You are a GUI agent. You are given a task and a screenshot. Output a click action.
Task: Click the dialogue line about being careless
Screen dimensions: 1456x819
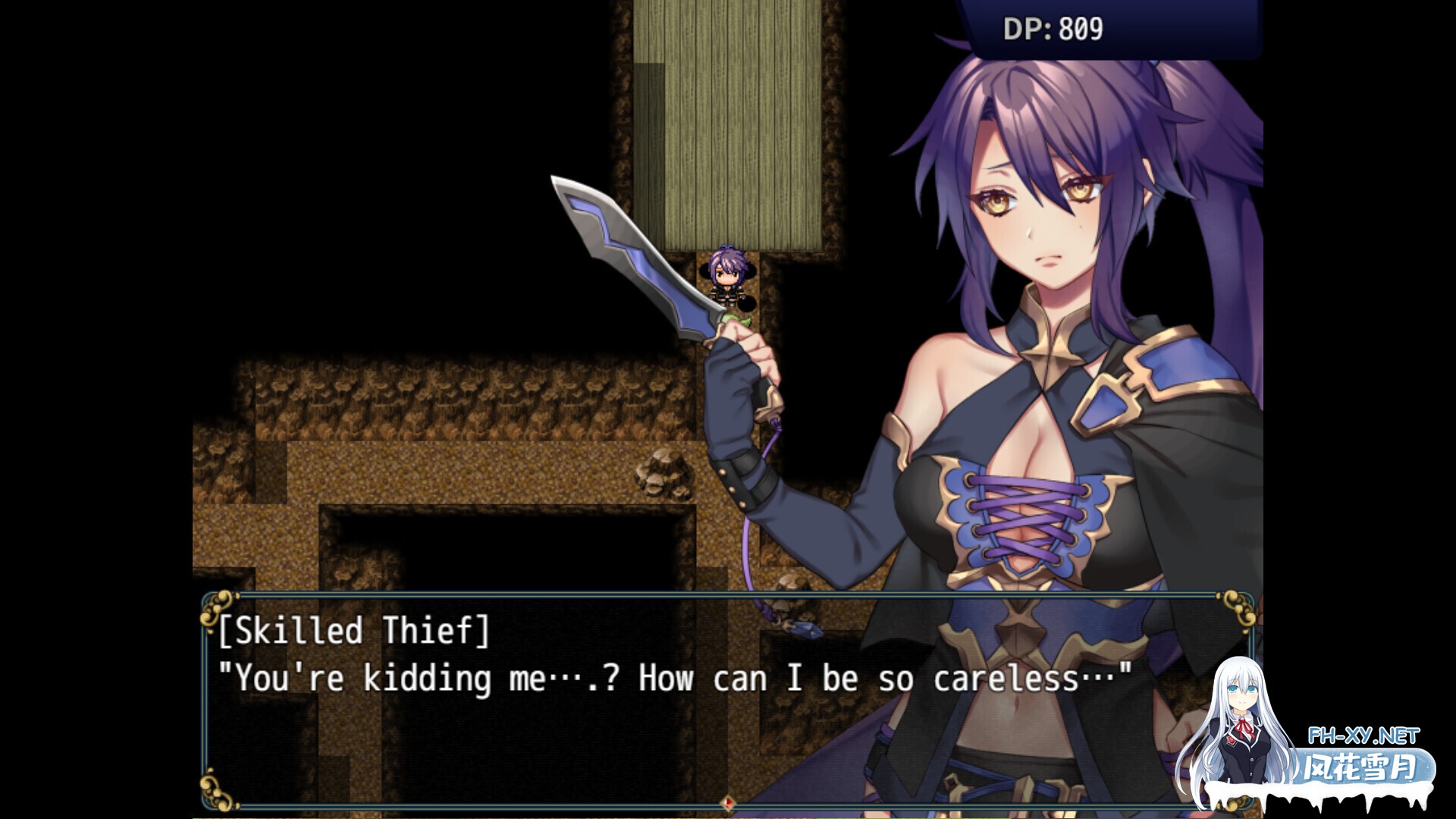675,679
